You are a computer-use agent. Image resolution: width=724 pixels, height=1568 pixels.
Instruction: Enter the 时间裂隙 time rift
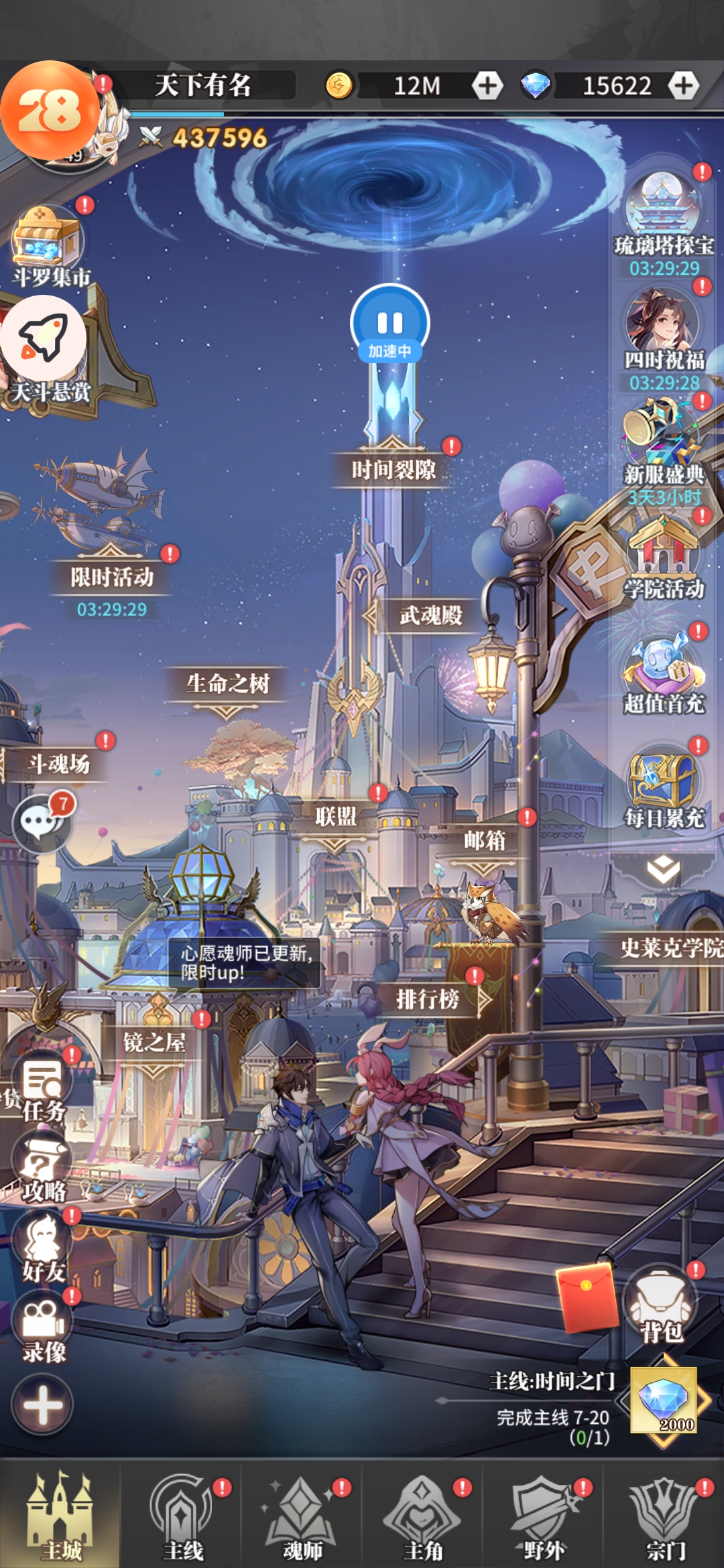394,469
